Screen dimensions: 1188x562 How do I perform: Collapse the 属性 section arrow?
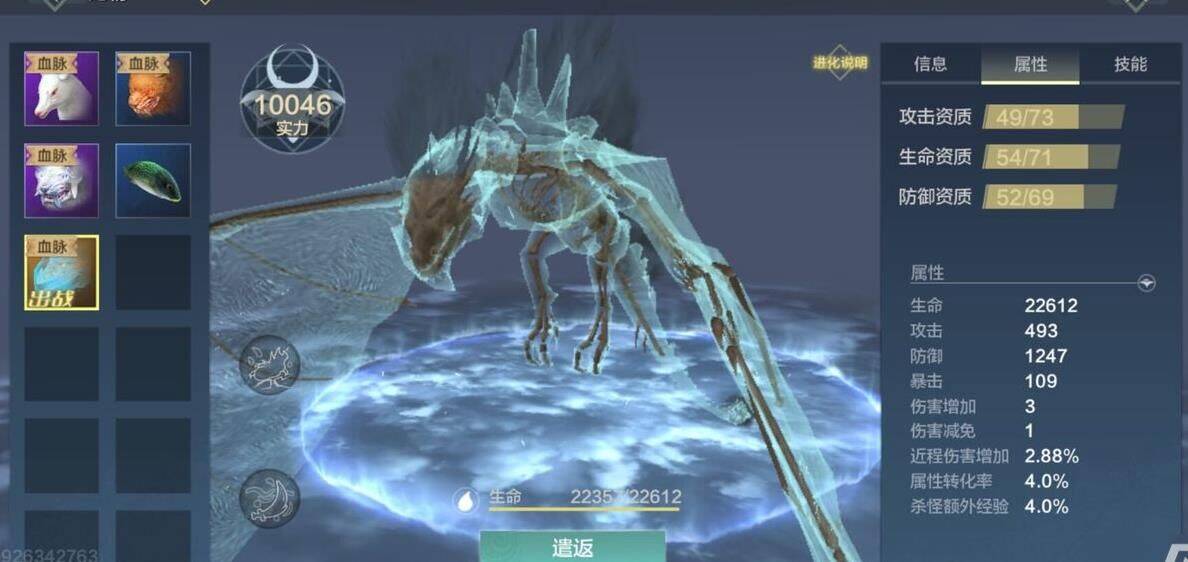(x=1146, y=283)
